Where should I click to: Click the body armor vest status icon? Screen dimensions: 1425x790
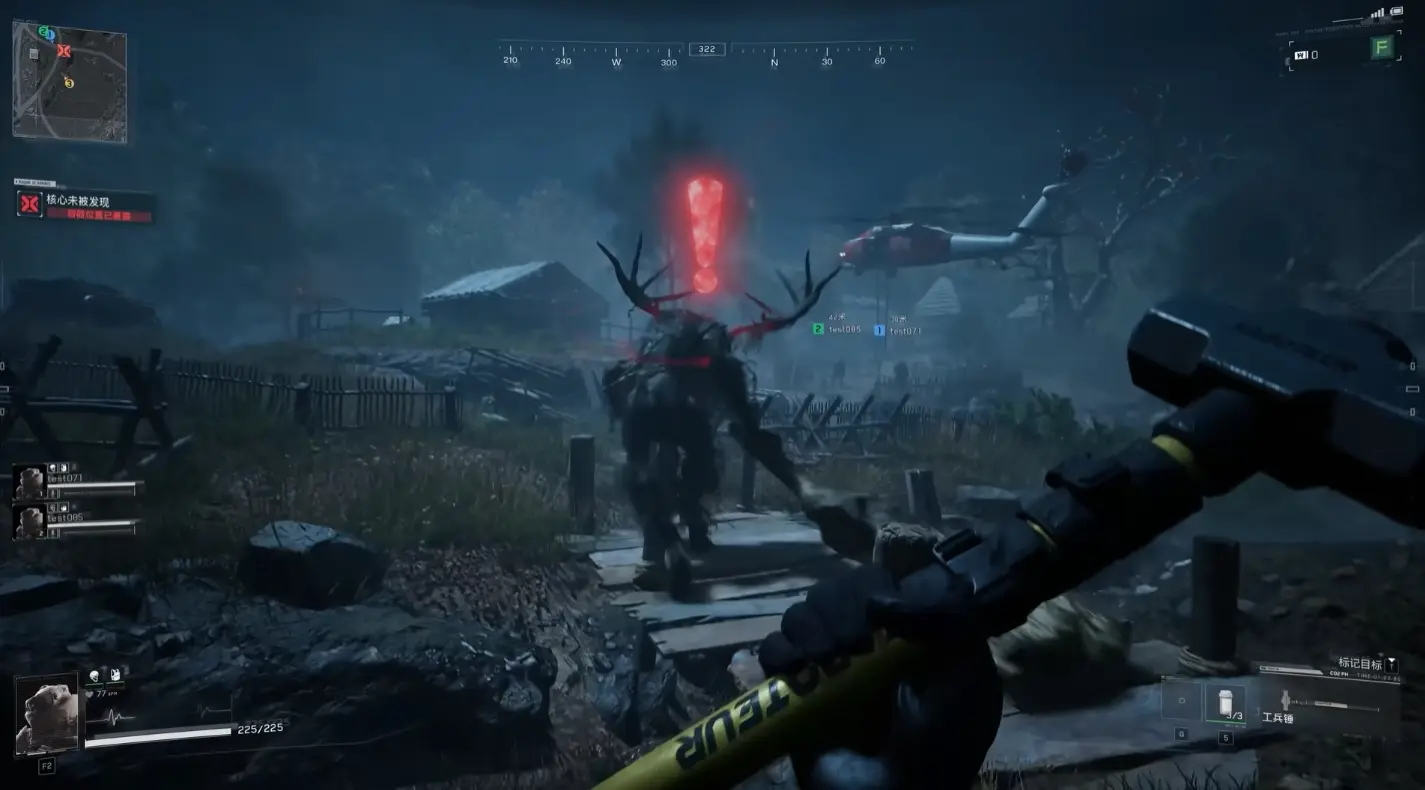(116, 675)
